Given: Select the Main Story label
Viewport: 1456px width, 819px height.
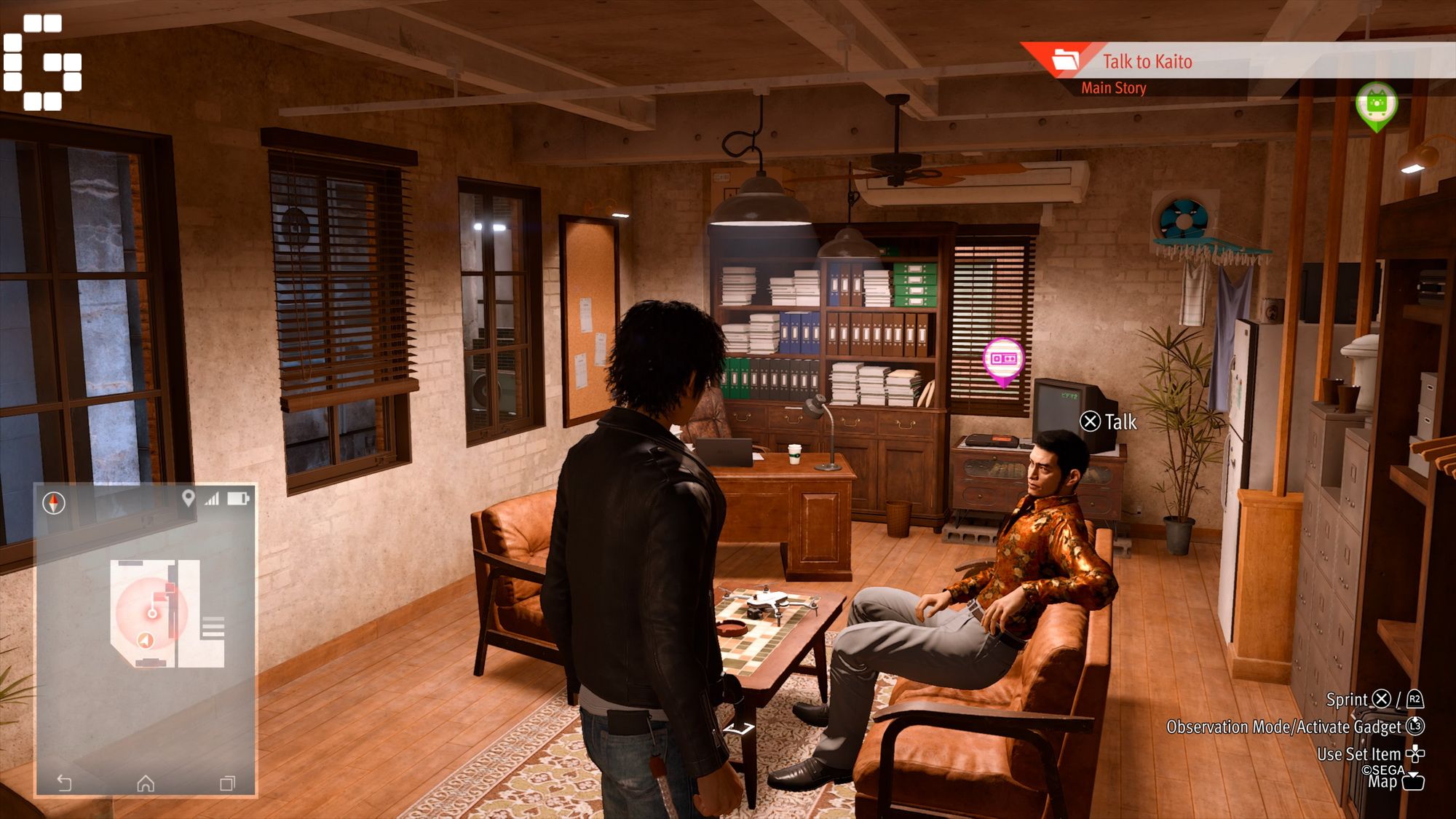Looking at the screenshot, I should click(x=1114, y=88).
